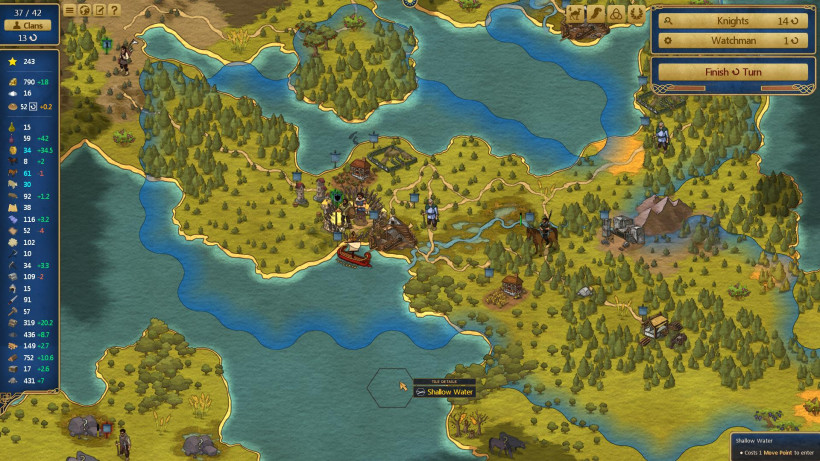Viewport: 820px width, 461px height.
Task: Click the camel icon button
Action: click(577, 14)
